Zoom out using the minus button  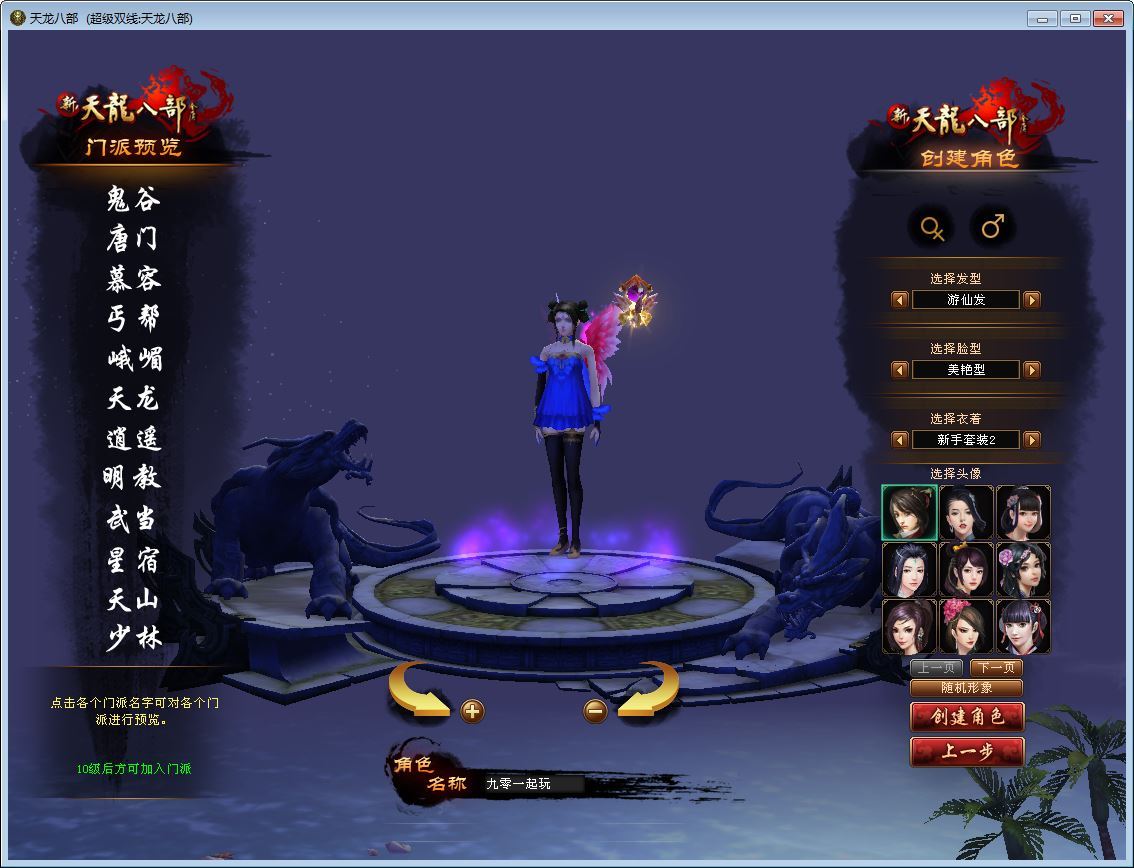(595, 711)
